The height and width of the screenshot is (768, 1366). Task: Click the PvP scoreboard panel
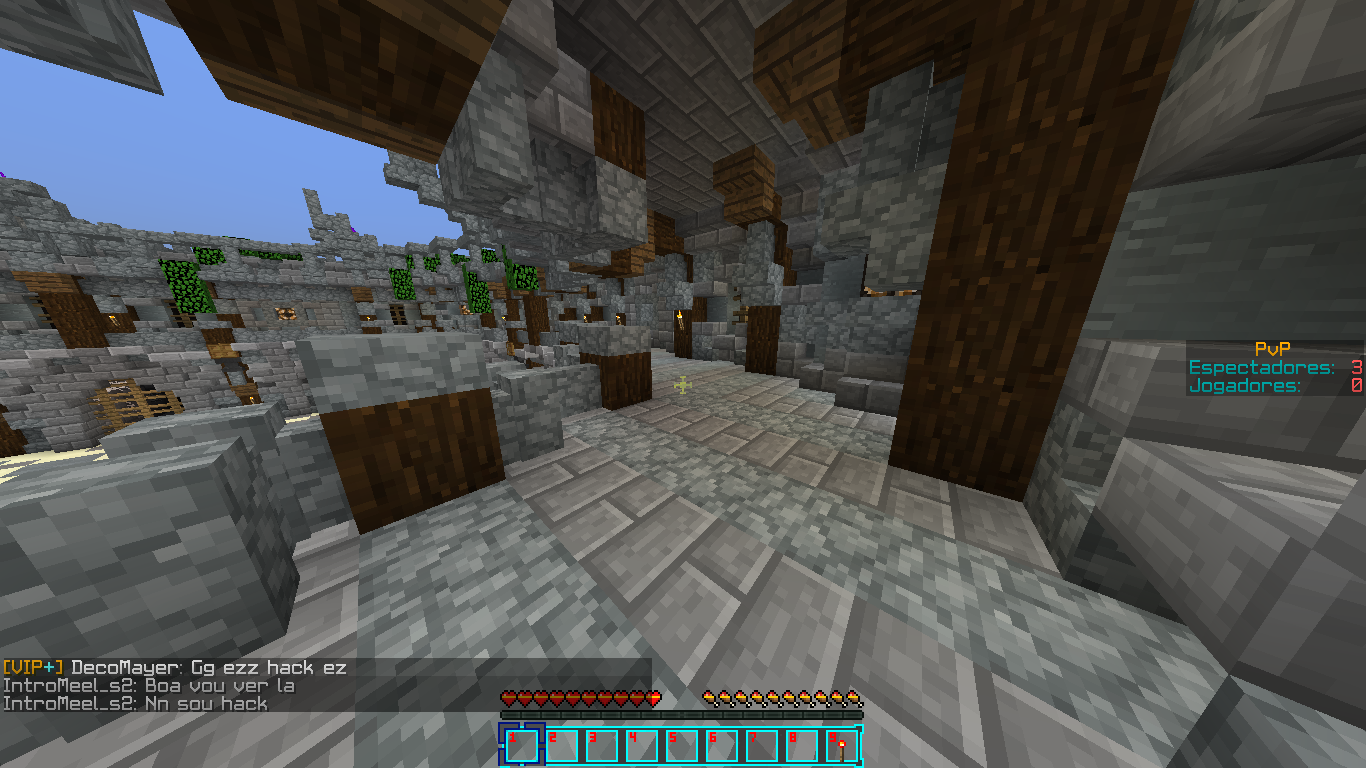click(1275, 367)
